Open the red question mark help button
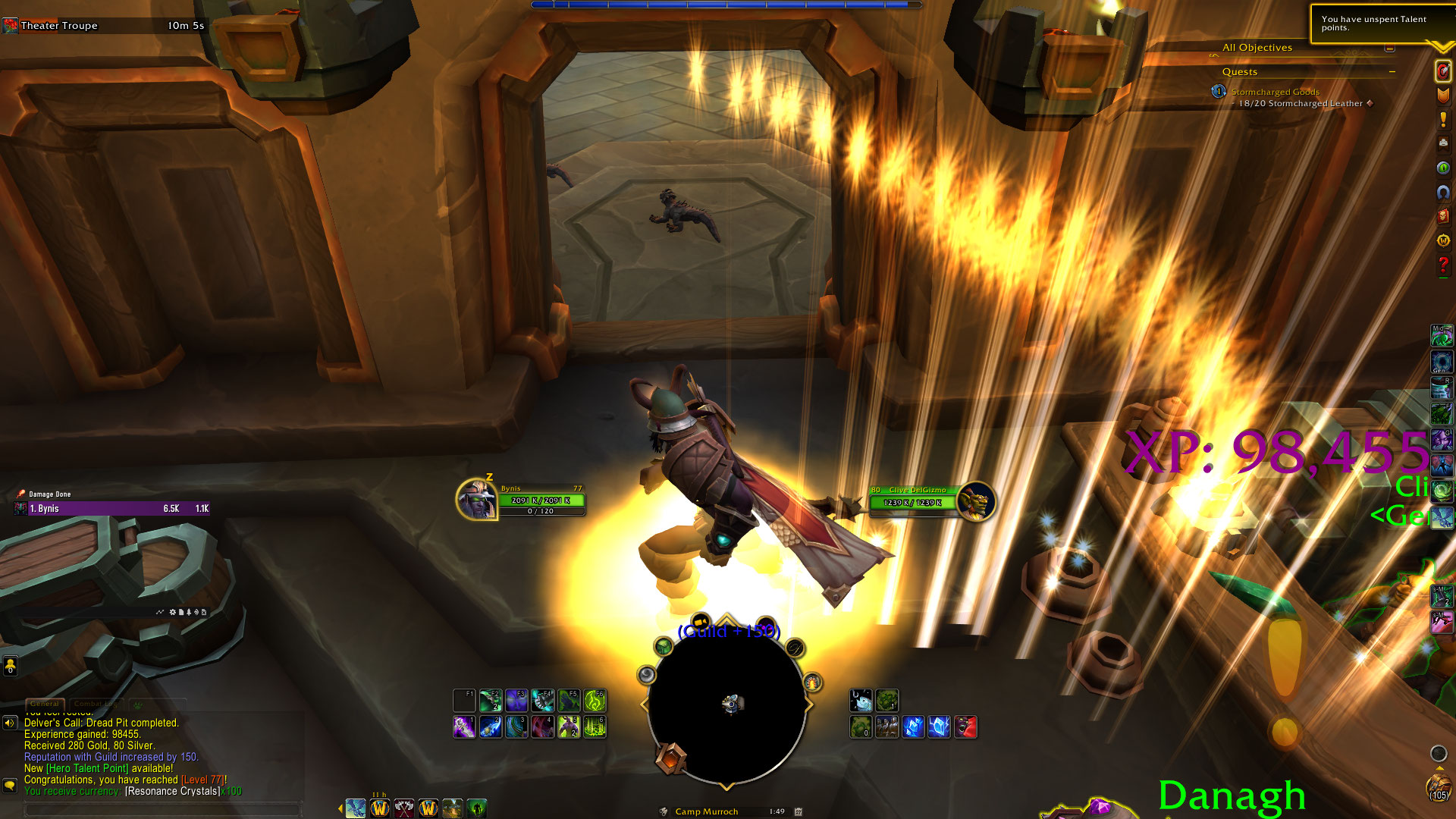This screenshot has height=819, width=1456. point(1442,265)
